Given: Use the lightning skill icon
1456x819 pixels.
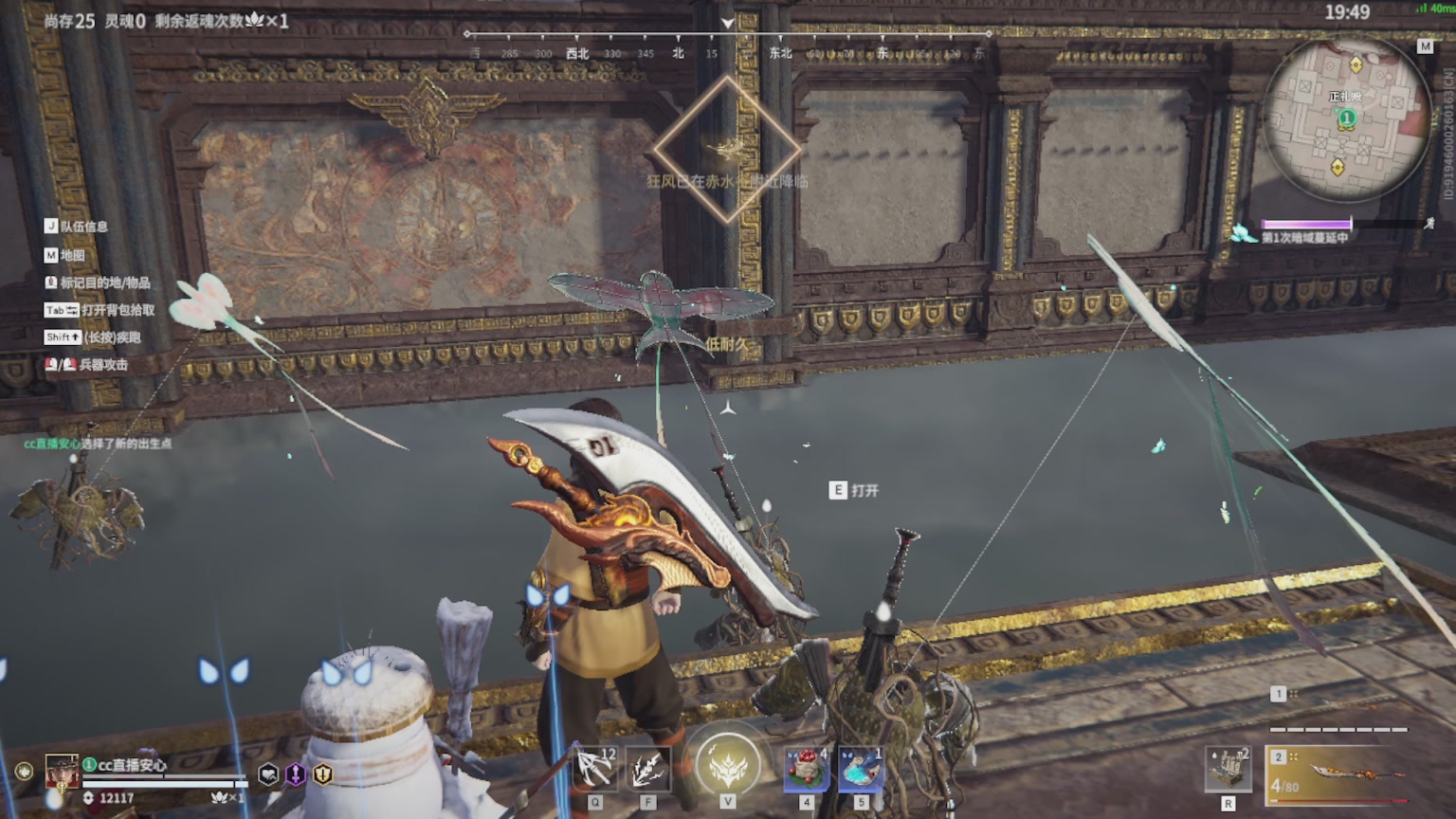Looking at the screenshot, I should [x=647, y=768].
